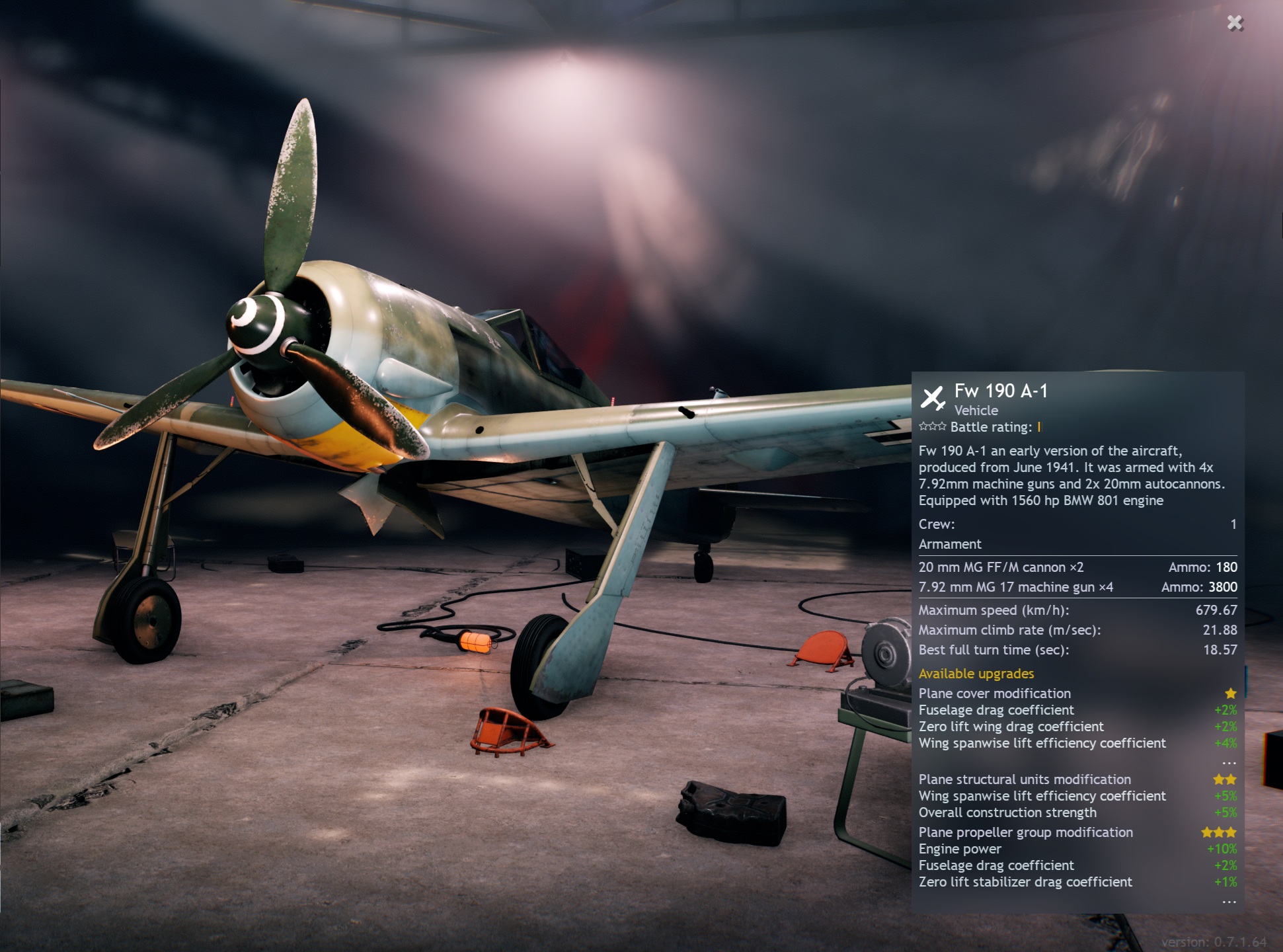Screen dimensions: 1283x952
Task: Close the vehicle preview screen
Action: pyautogui.click(x=1235, y=23)
